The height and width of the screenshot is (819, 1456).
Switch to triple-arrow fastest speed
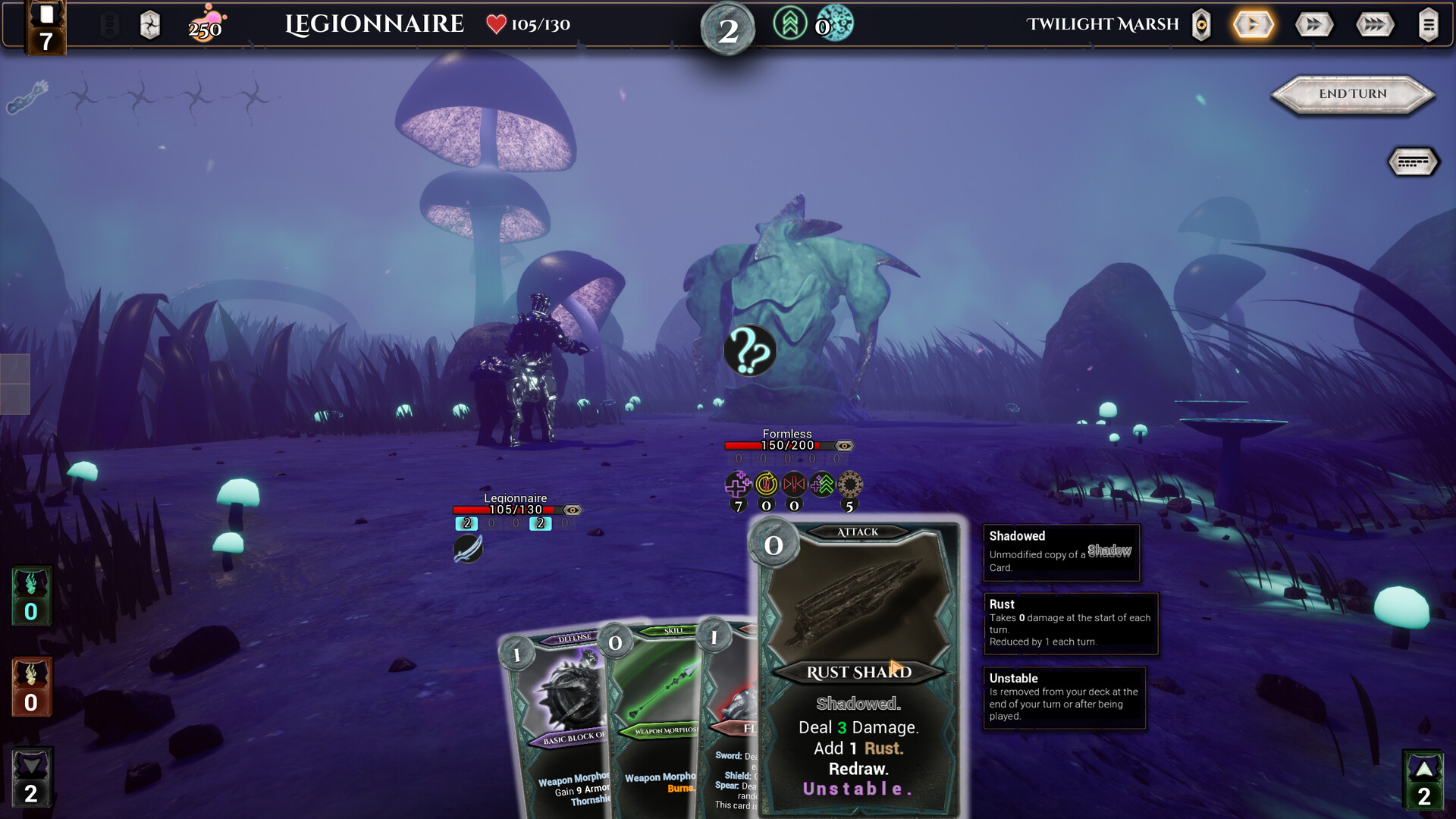[x=1374, y=25]
